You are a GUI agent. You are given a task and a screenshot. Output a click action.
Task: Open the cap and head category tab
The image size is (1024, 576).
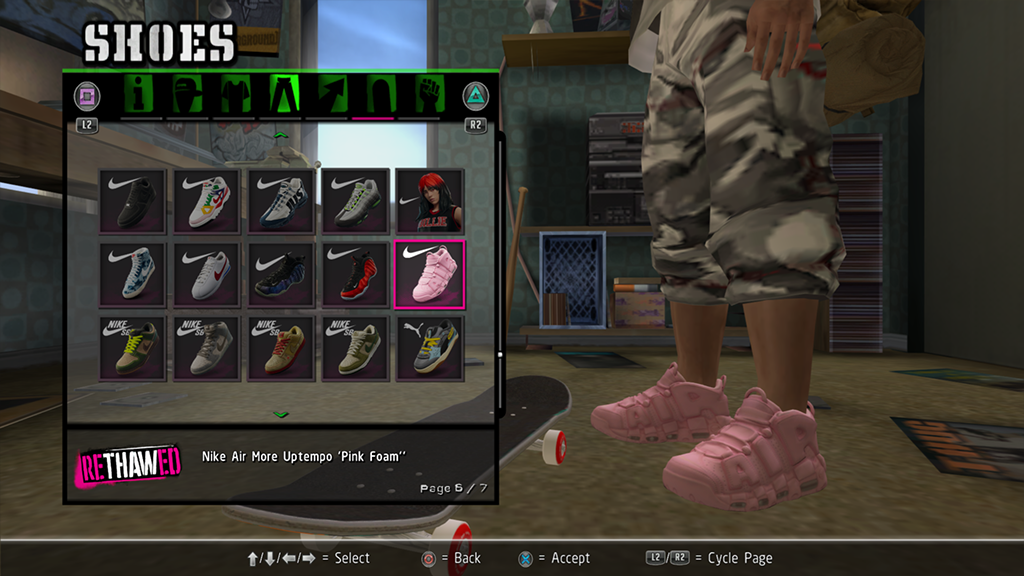pyautogui.click(x=188, y=95)
